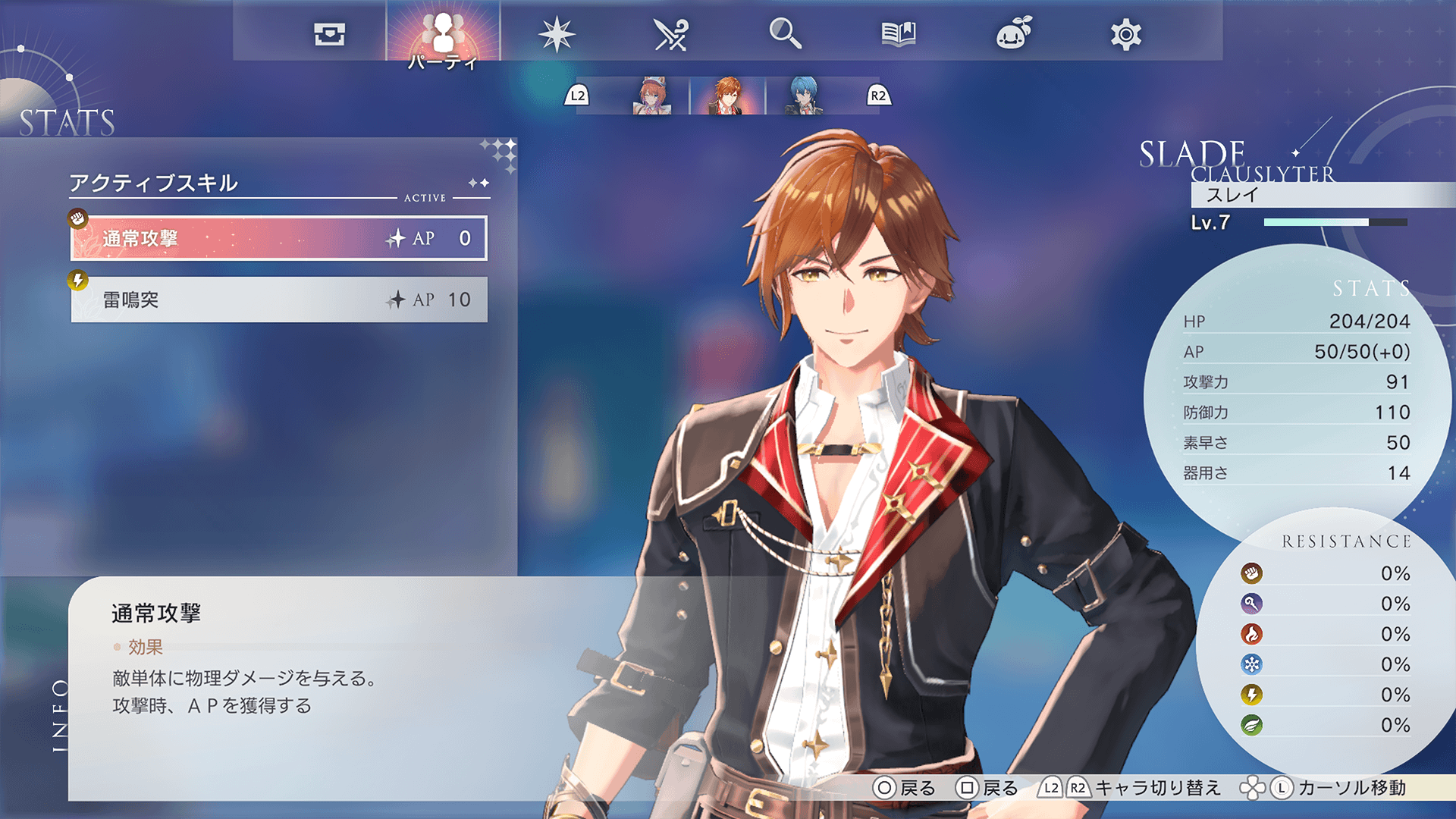
Task: Open the magnifying glass search tab
Action: point(785,34)
